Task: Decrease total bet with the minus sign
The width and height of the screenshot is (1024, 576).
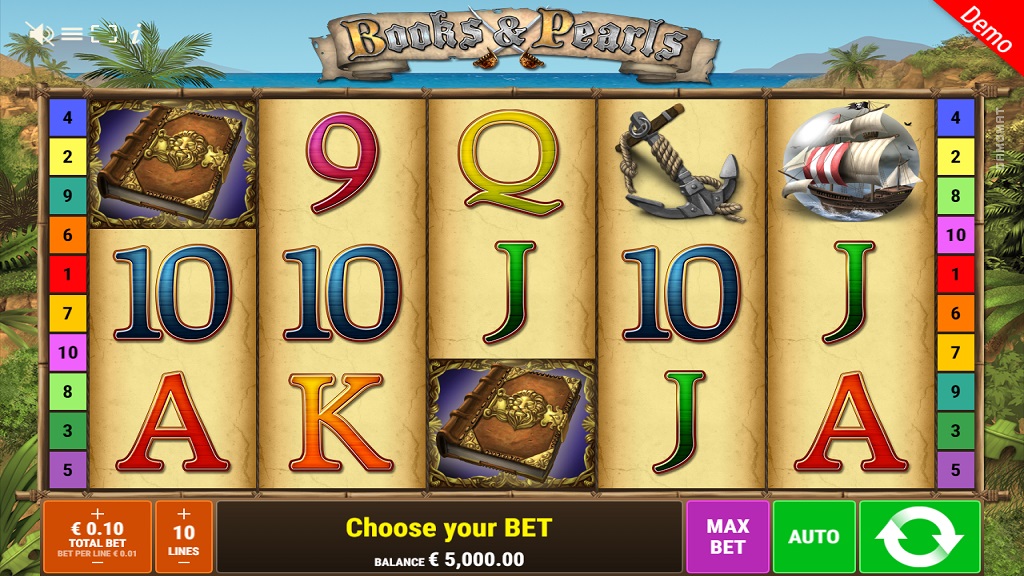Action: tap(97, 563)
